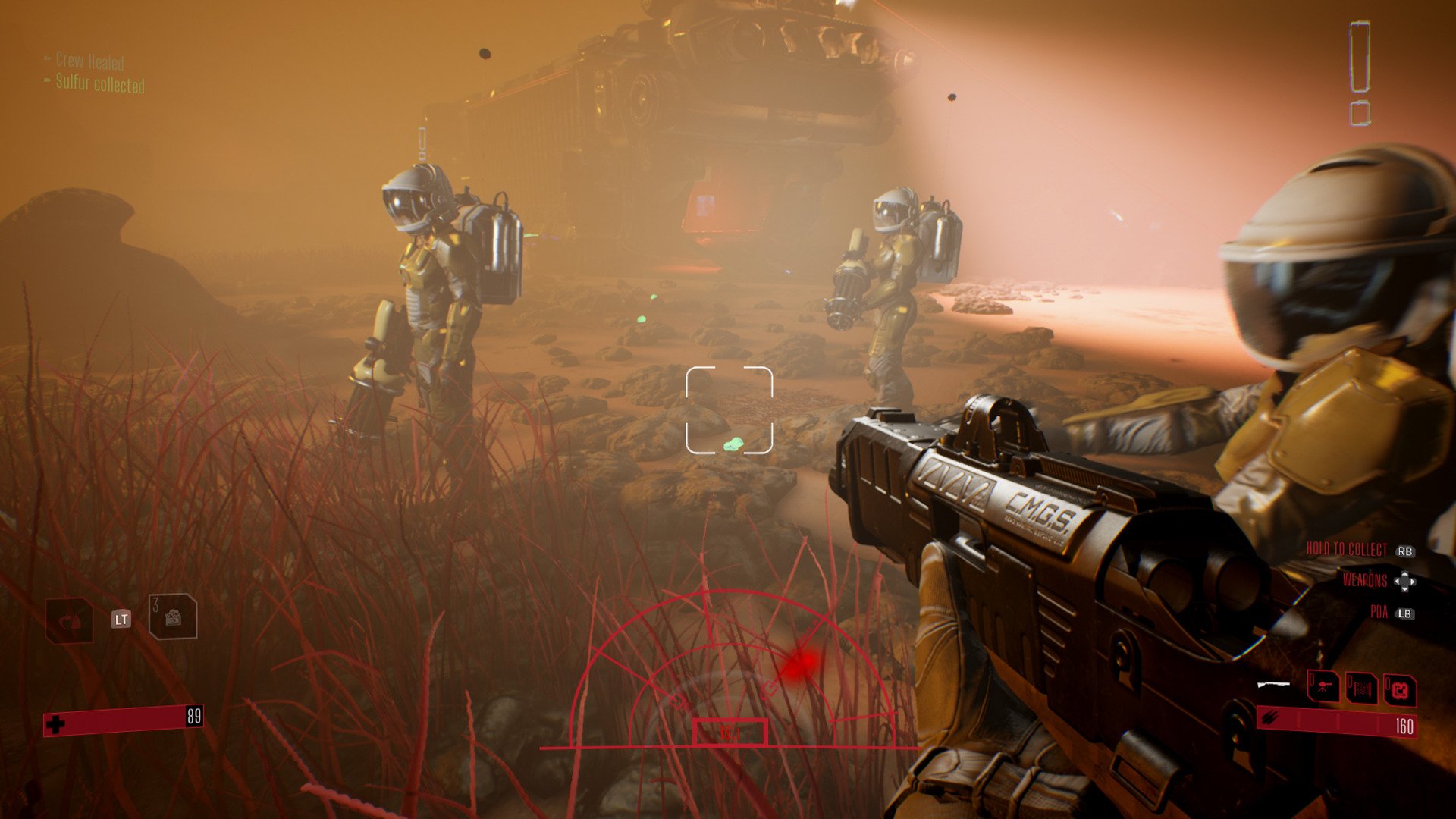Image resolution: width=1456 pixels, height=819 pixels.
Task: Click the HOLD TO COLLECT prompt text
Action: click(1346, 548)
